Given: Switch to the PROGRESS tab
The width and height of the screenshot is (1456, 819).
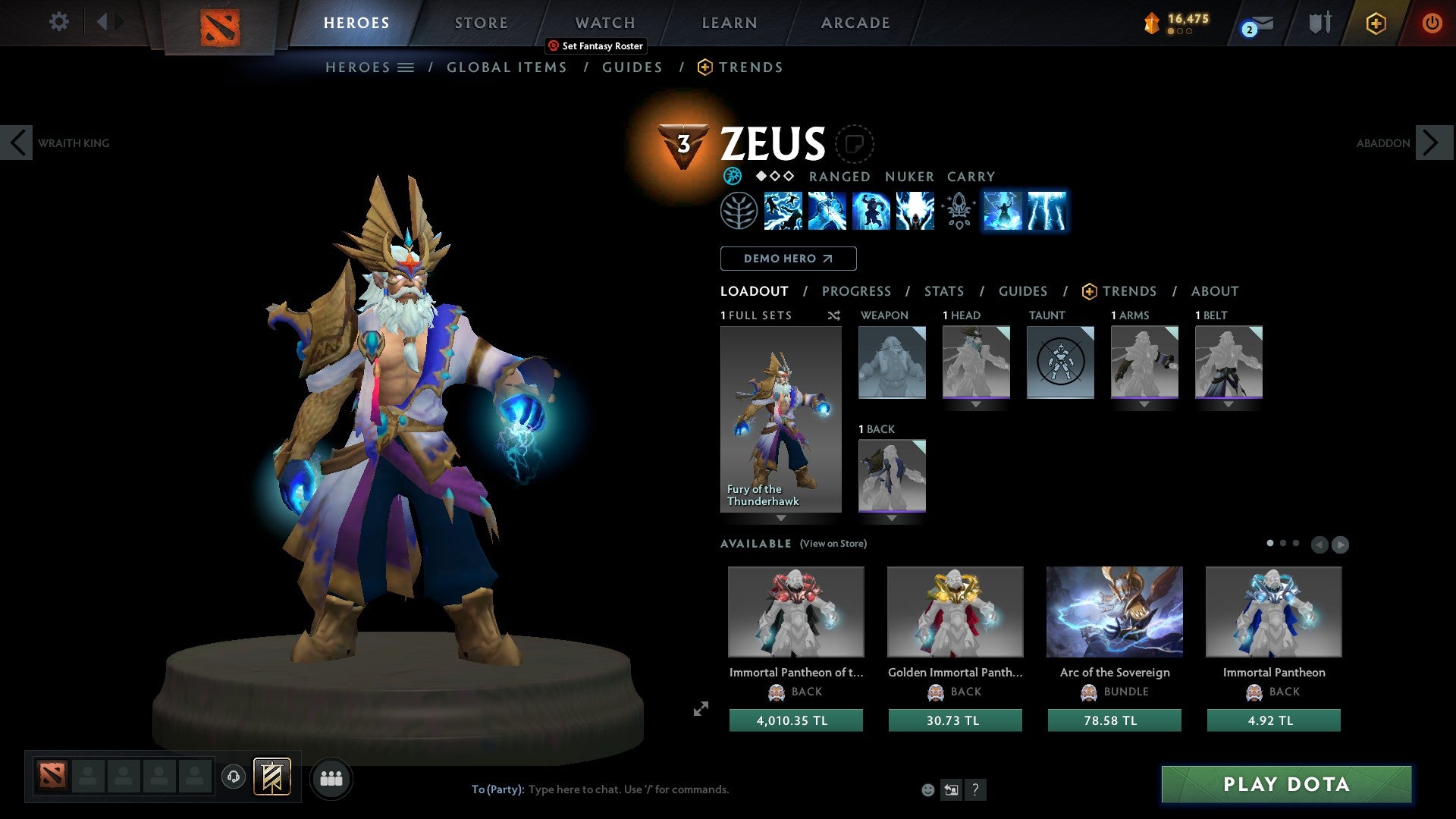Looking at the screenshot, I should [x=857, y=291].
